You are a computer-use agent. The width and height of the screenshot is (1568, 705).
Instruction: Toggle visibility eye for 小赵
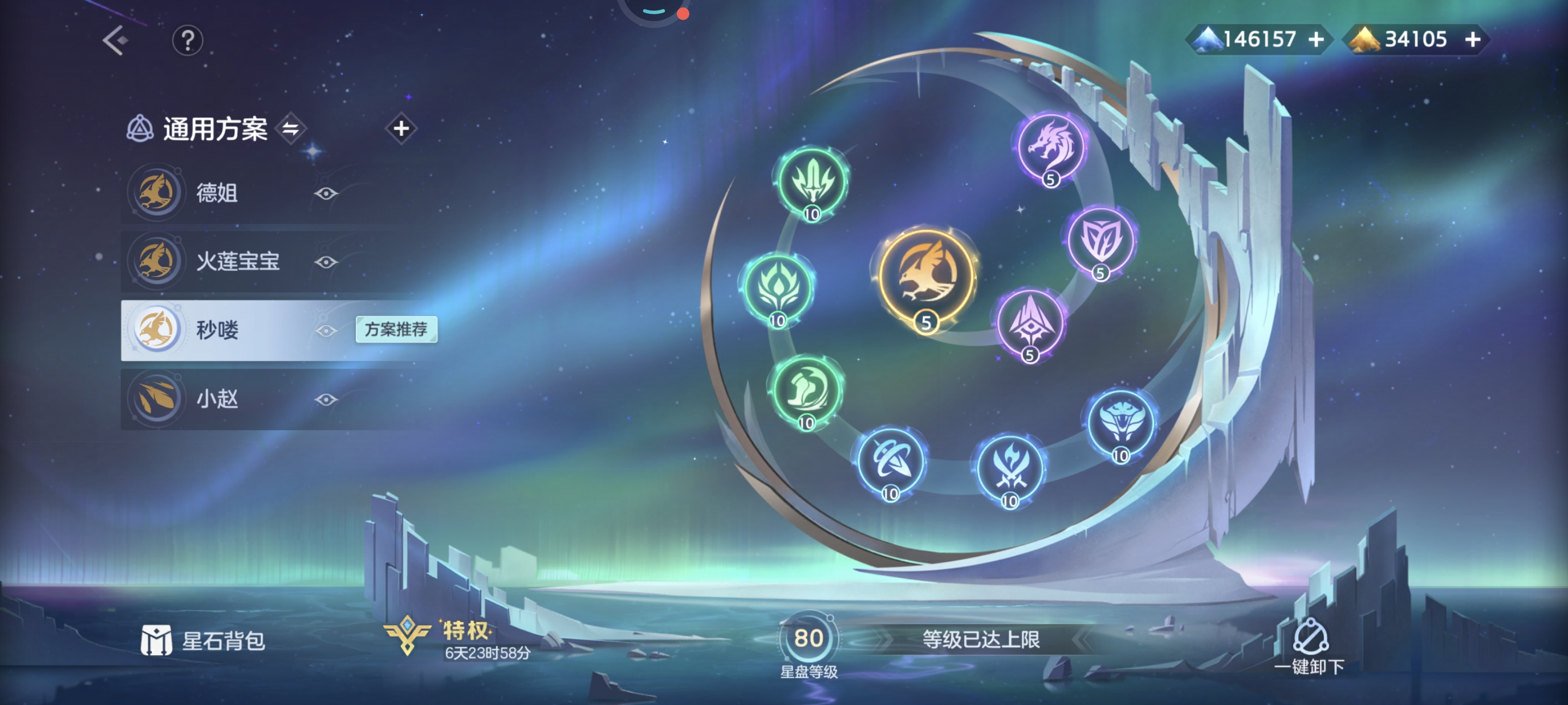pos(326,399)
